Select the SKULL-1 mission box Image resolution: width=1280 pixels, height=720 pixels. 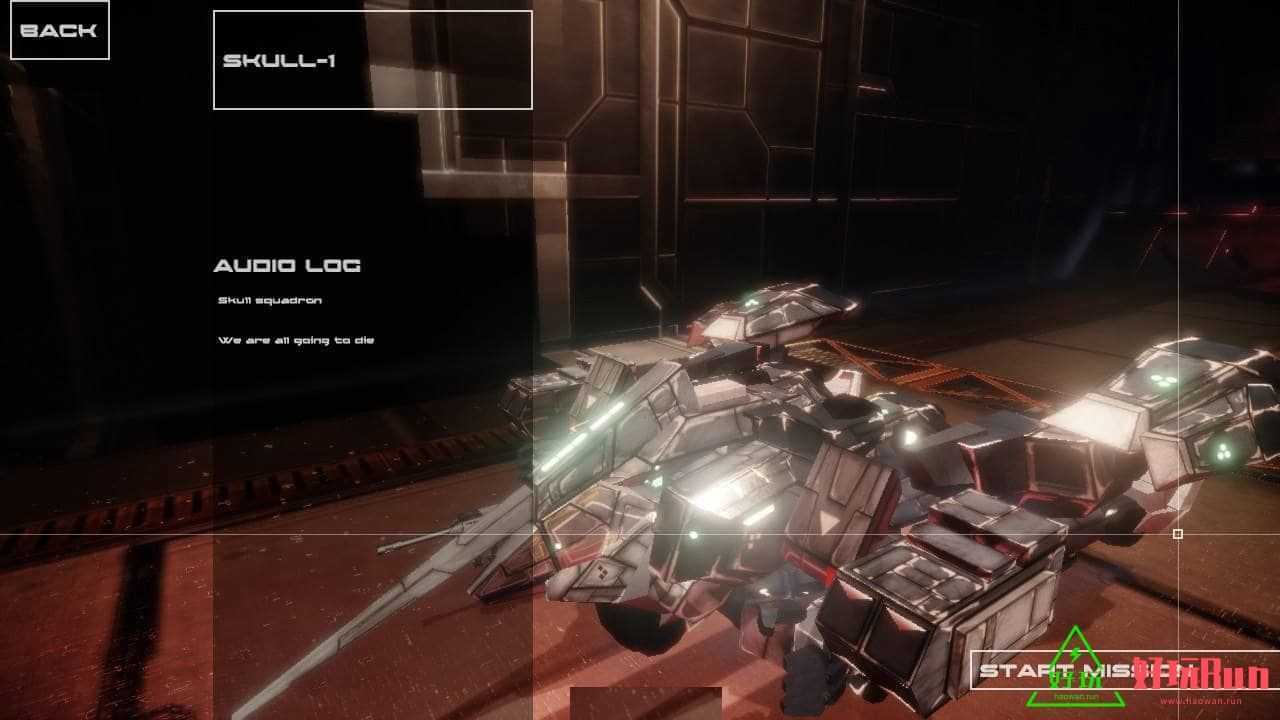[x=372, y=60]
